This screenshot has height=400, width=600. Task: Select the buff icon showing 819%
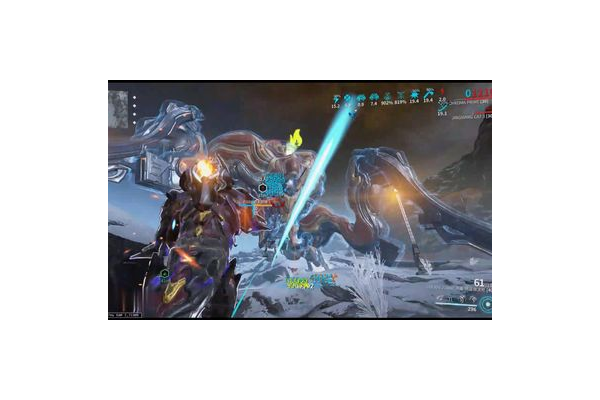click(401, 98)
